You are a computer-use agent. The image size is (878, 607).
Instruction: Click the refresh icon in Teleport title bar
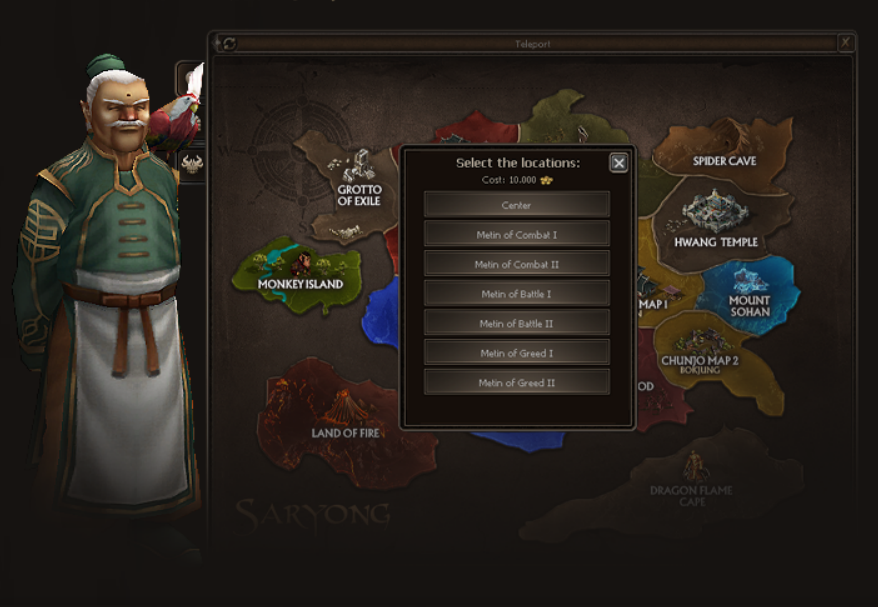point(228,43)
